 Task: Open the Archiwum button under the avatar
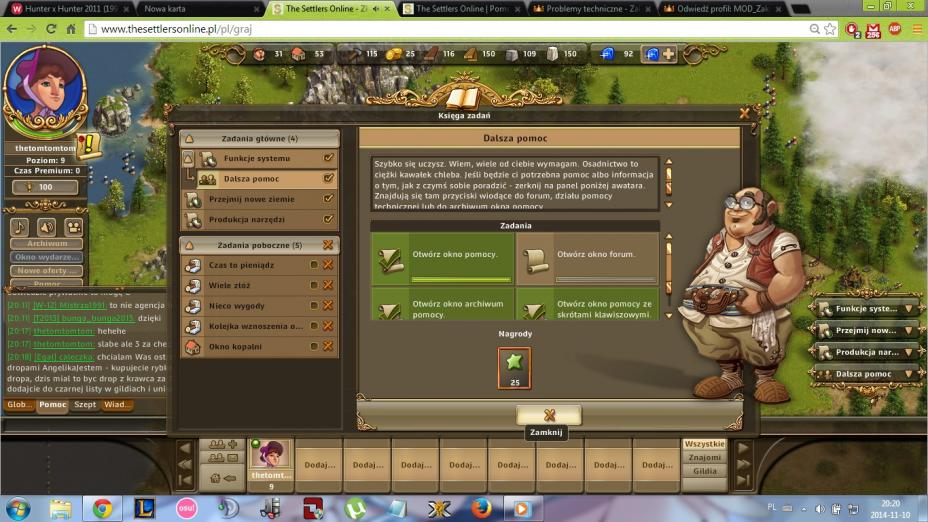(x=47, y=243)
